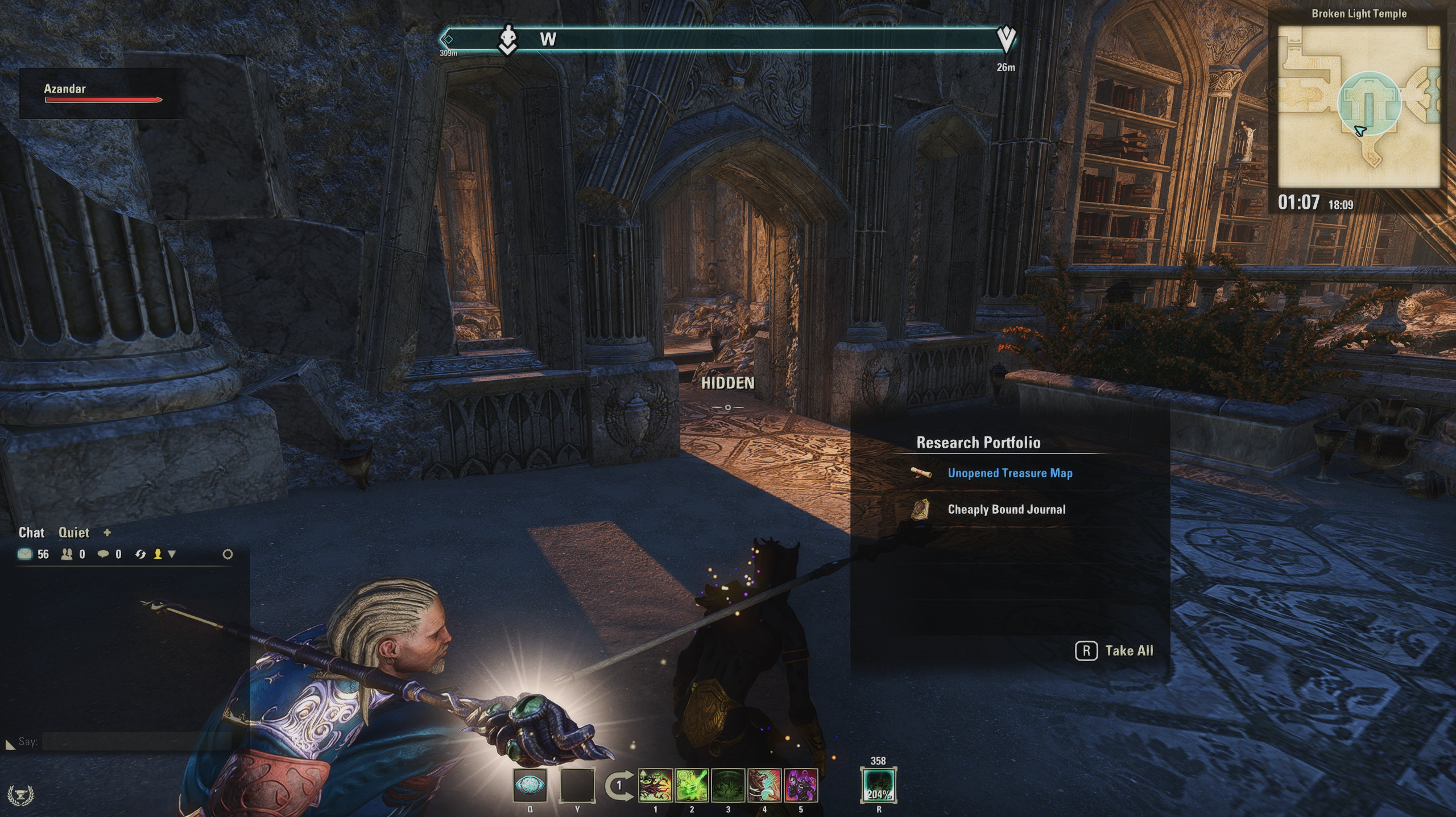1456x817 pixels.
Task: Open mail via the envelope icon
Action: point(25,554)
